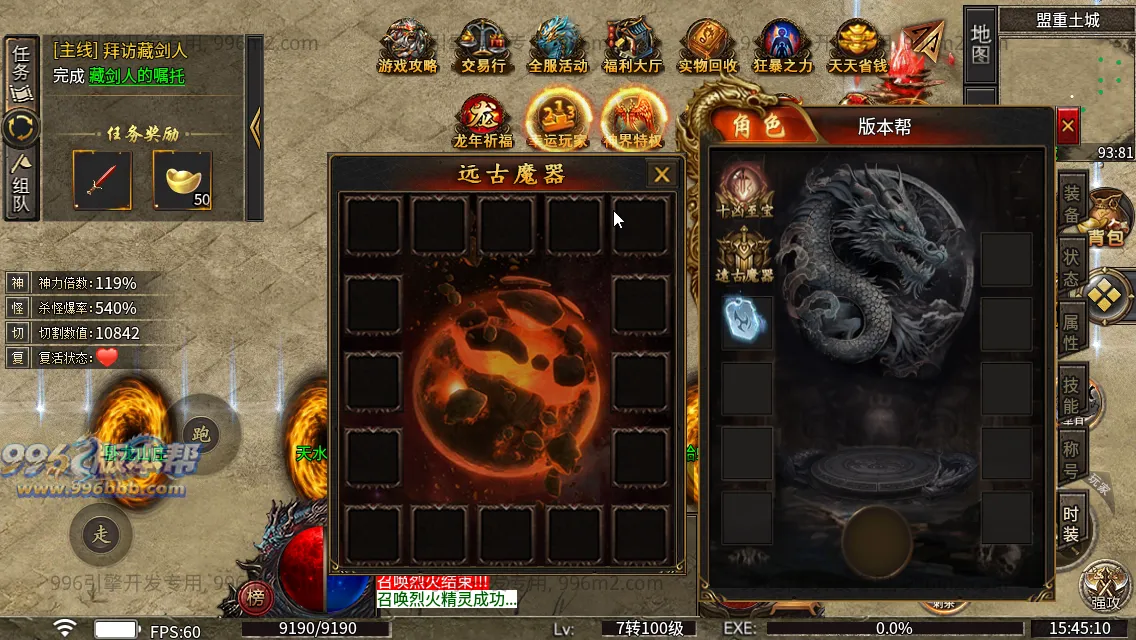This screenshot has width=1136, height=640.
Task: Open the 龙年祈福 dragon blessing event
Action: click(x=483, y=121)
